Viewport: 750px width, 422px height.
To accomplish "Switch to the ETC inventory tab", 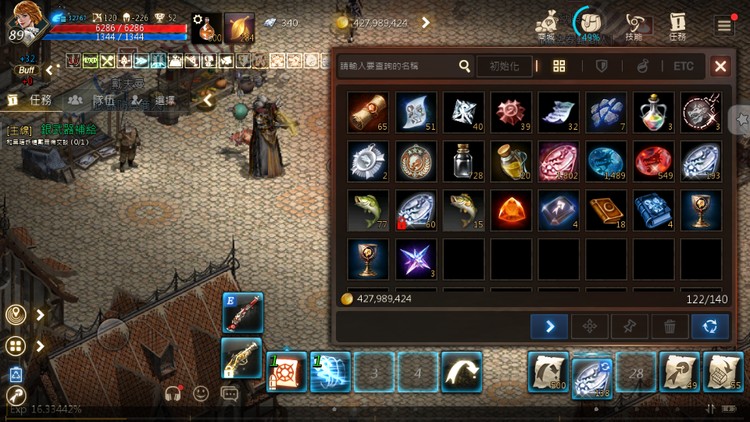I will (683, 67).
